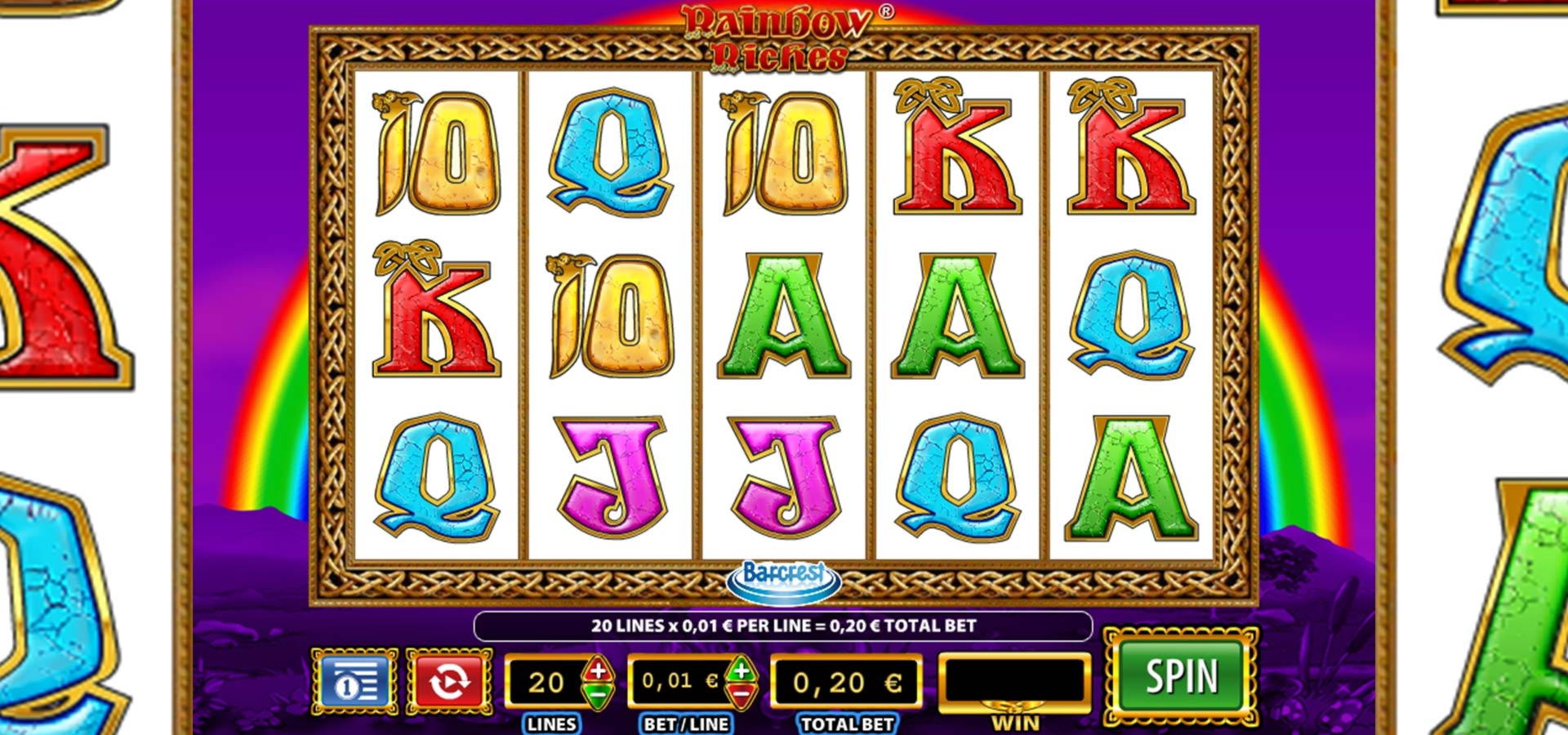Click the total bet summary bar above the controls
The height and width of the screenshot is (735, 1568).
click(x=784, y=626)
